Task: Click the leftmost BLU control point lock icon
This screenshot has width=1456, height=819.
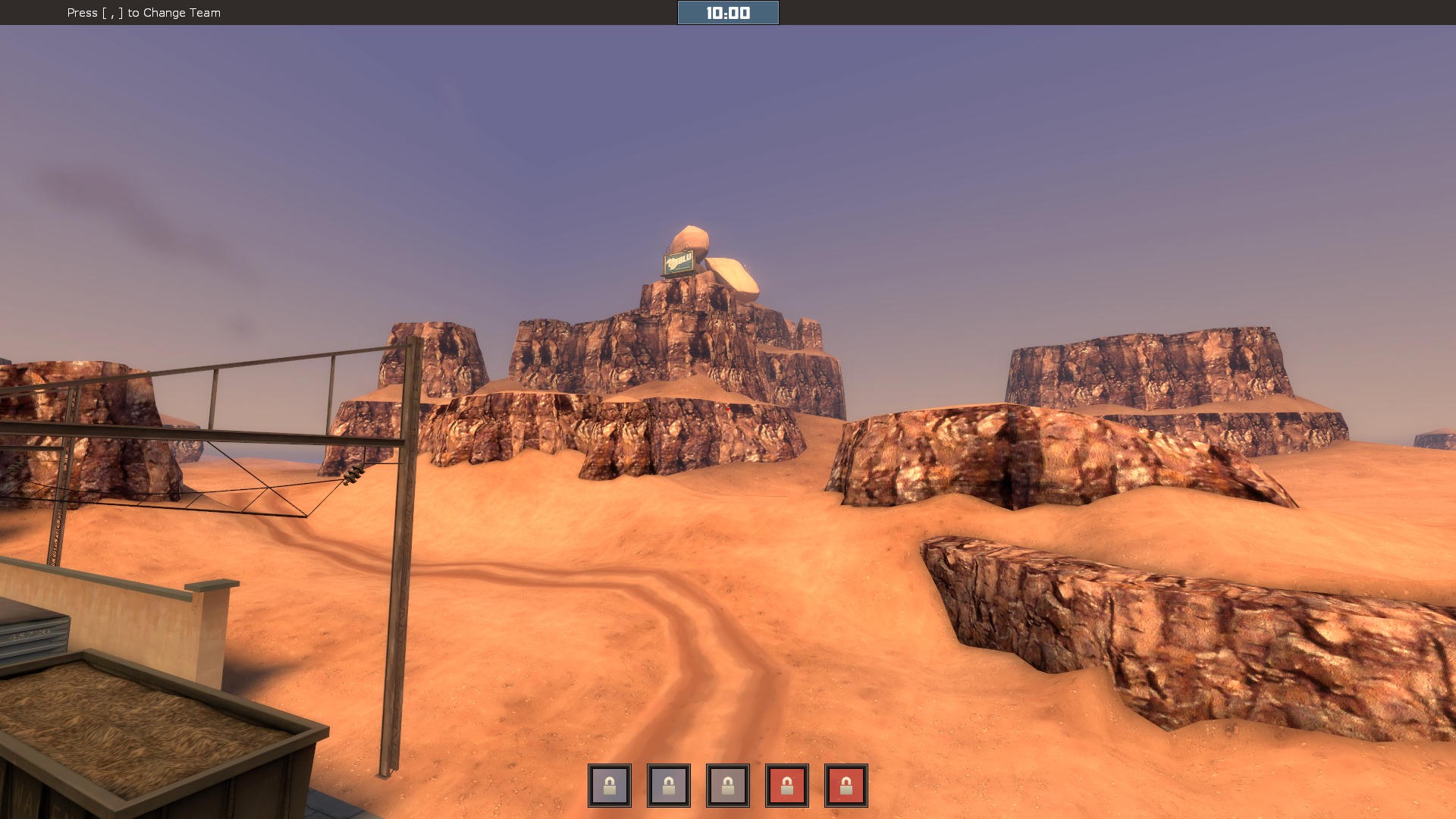Action: 609,785
